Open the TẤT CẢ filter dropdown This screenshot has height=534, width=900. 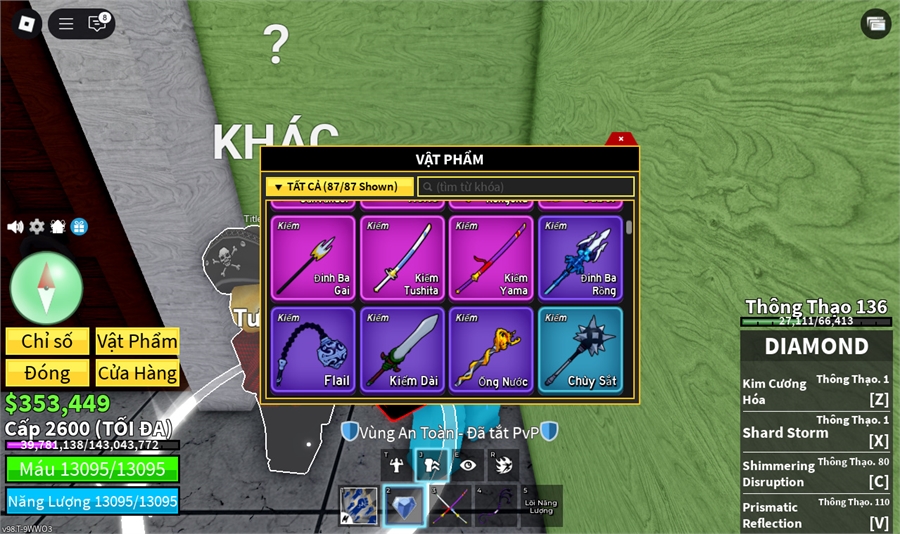tap(339, 187)
